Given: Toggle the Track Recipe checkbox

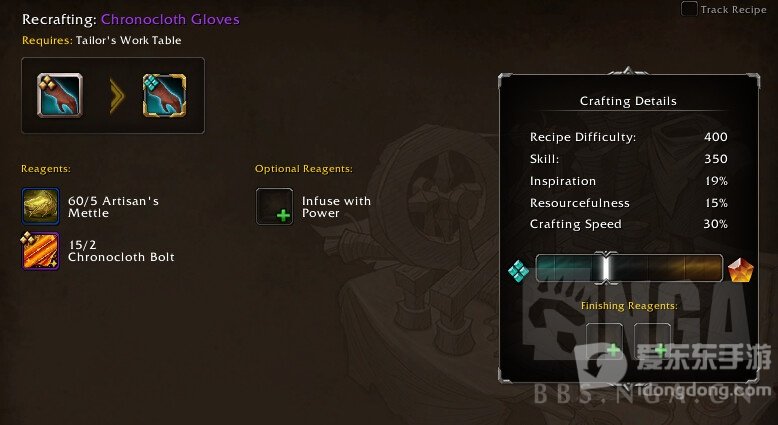Looking at the screenshot, I should 689,9.
